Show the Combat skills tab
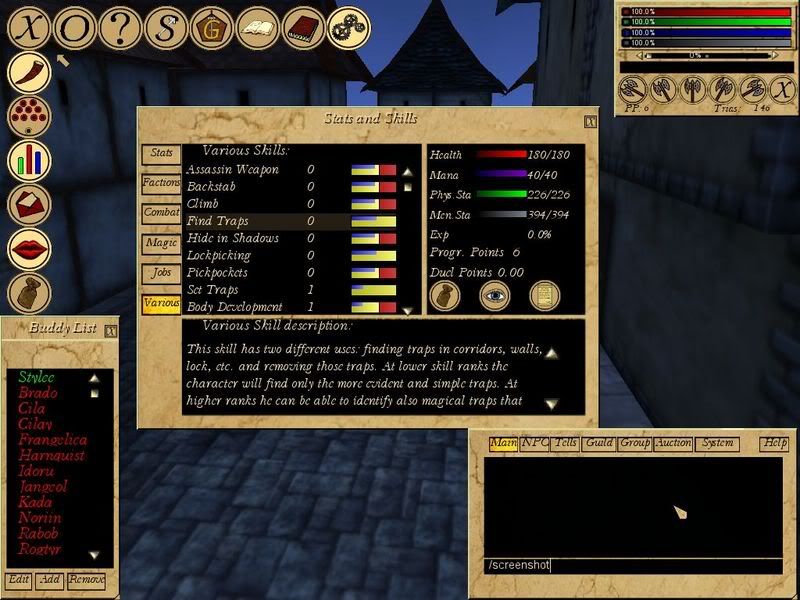Screen dimensions: 800x600 click(161, 213)
